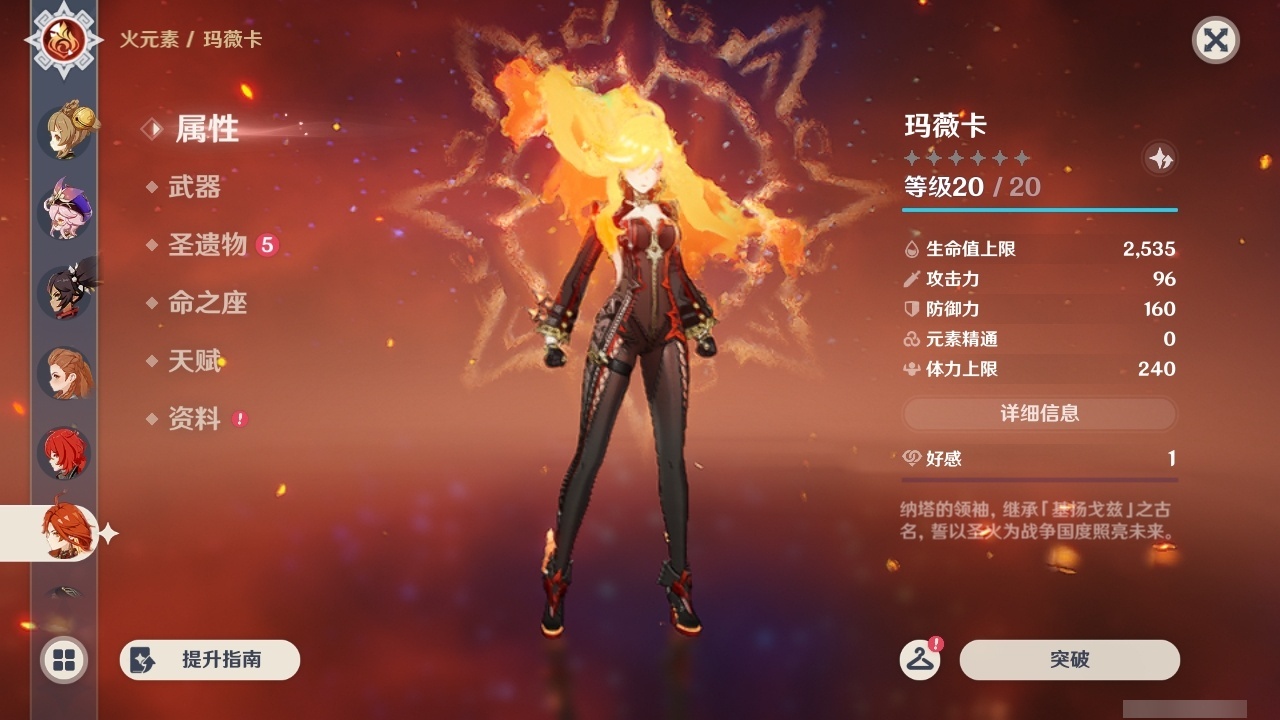Click the 详细信息 details button
1280x720 pixels.
pos(1040,414)
